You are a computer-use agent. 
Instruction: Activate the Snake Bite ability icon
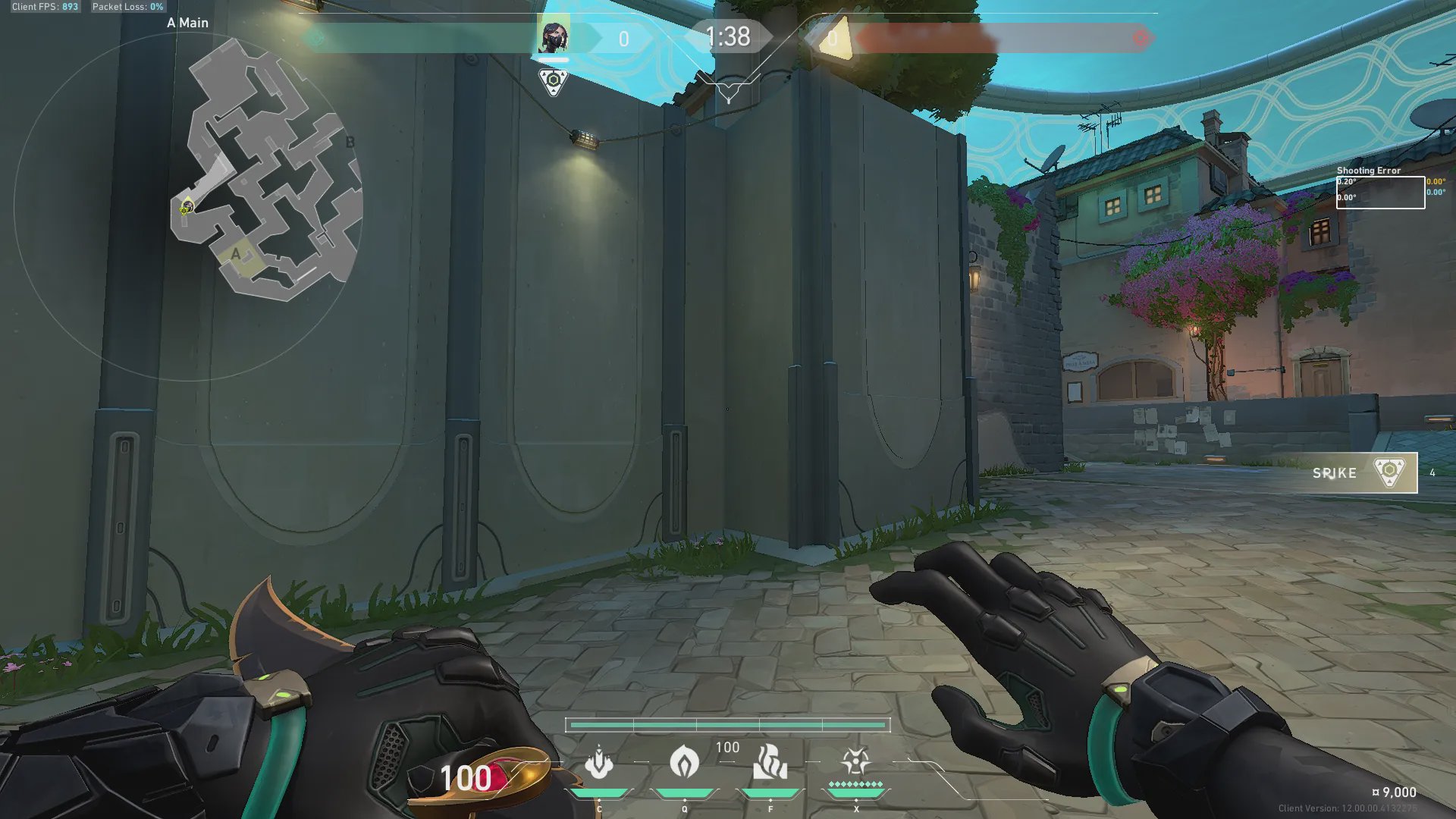[x=599, y=762]
